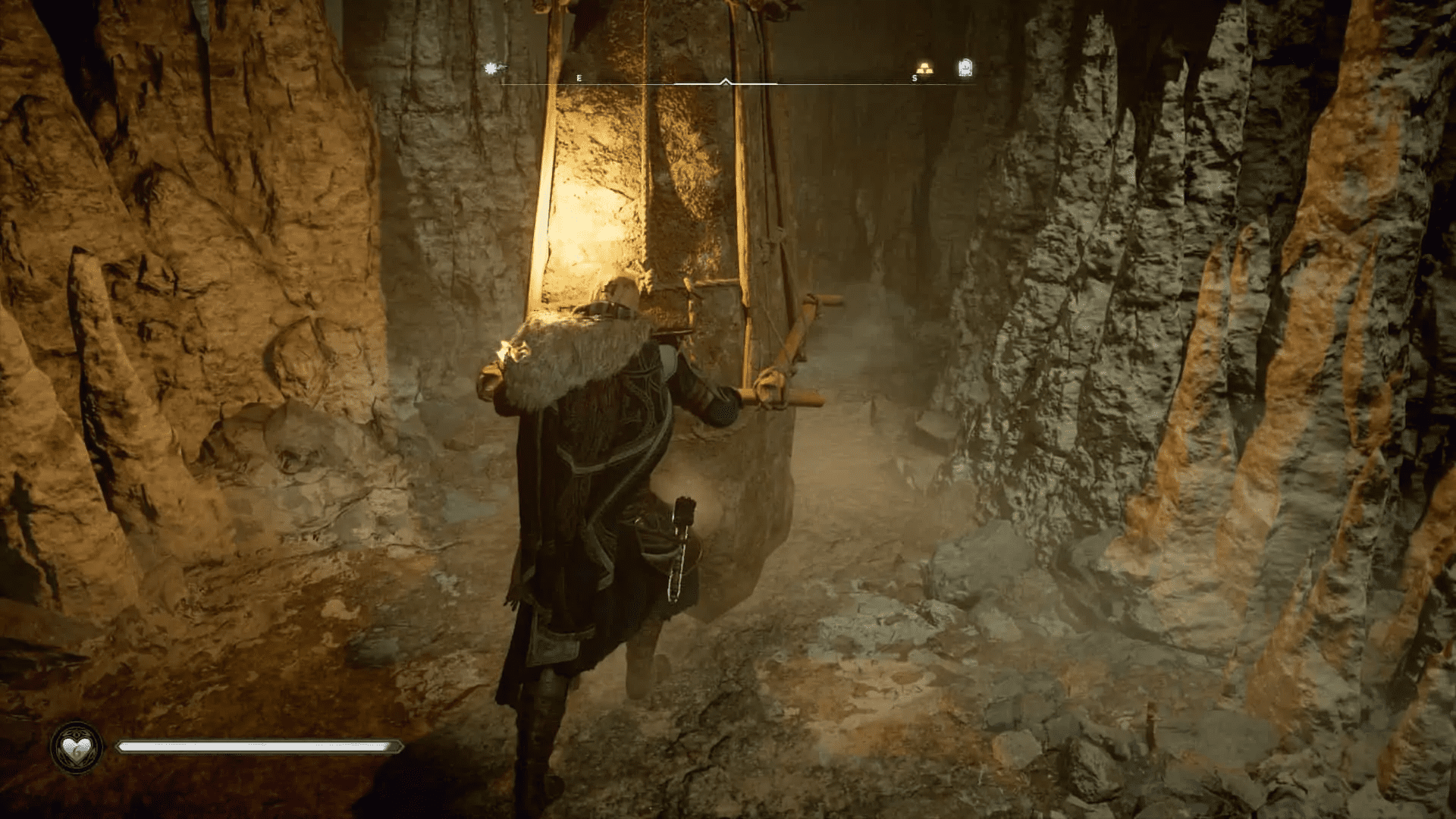This screenshot has width=1456, height=819.
Task: Click the rations counter inside the heart emblem
Action: point(76,752)
